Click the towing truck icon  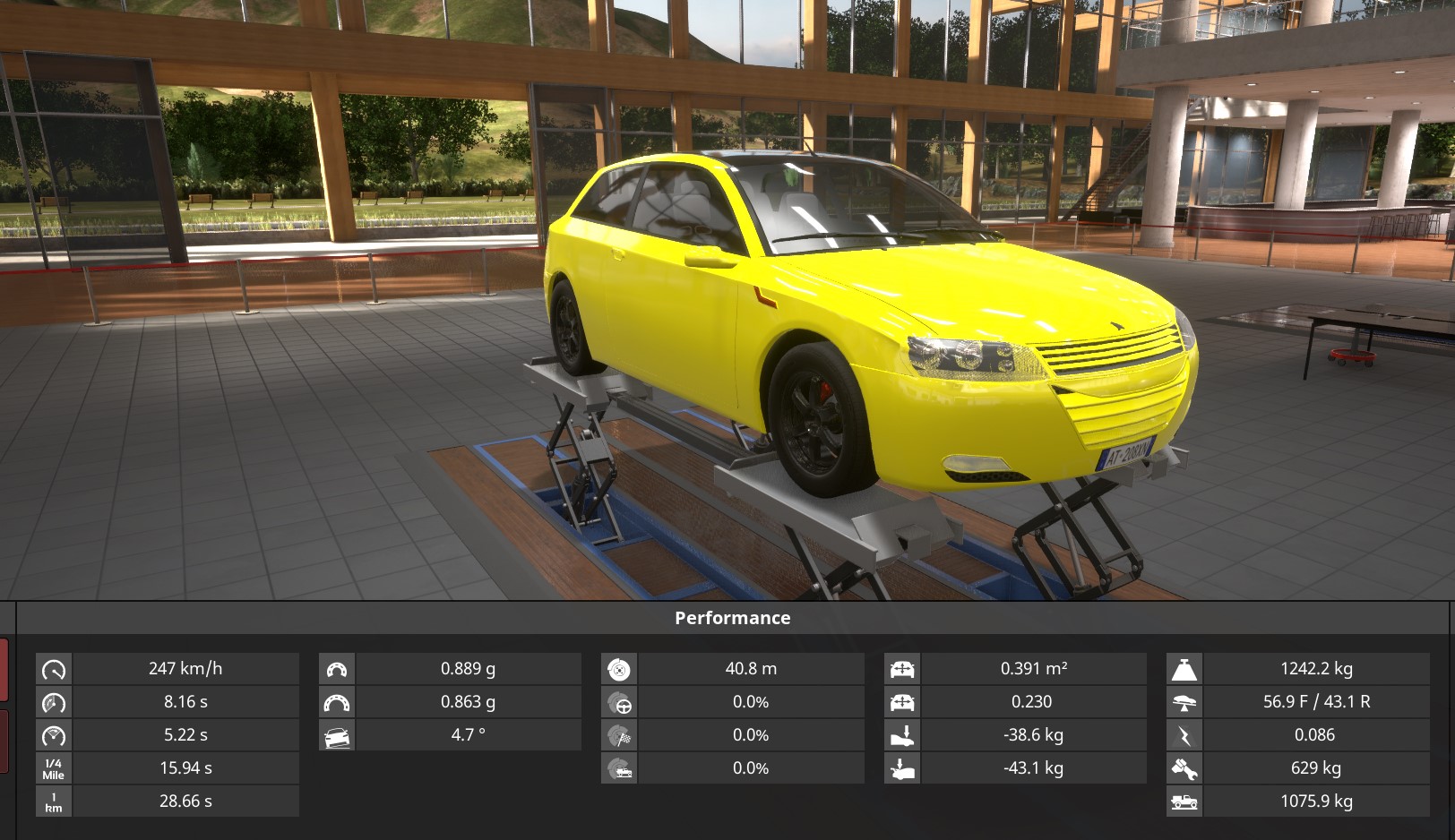[1184, 801]
